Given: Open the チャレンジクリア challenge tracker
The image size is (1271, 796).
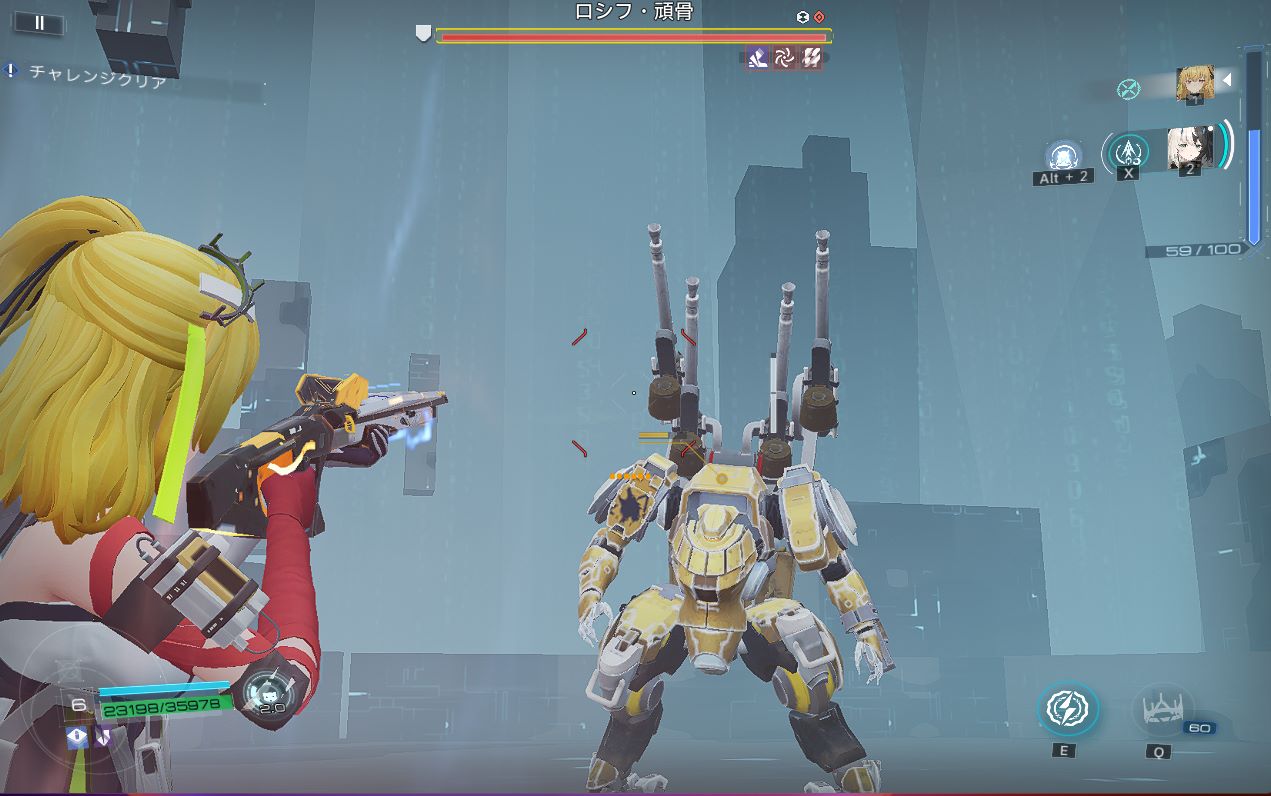Looking at the screenshot, I should coord(96,74).
